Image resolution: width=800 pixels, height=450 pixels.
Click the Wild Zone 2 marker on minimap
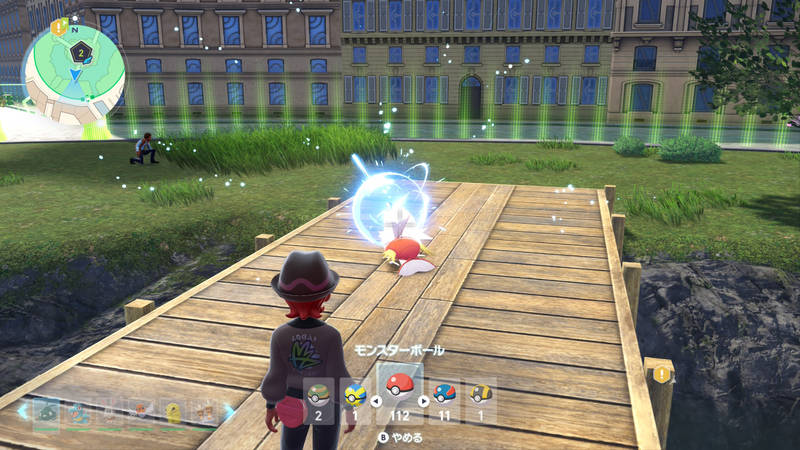79,52
